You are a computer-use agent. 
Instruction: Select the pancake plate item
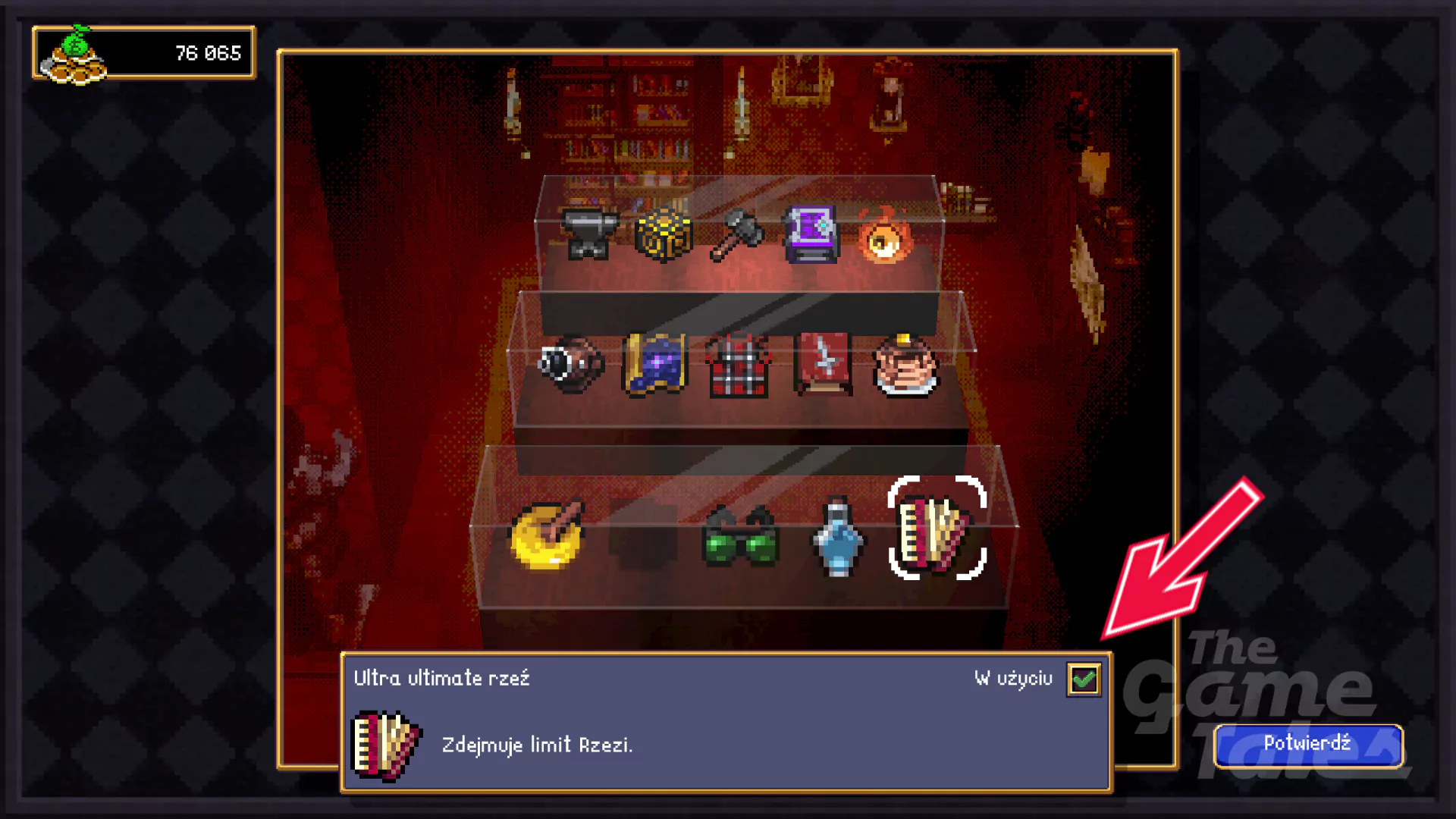[x=902, y=368]
